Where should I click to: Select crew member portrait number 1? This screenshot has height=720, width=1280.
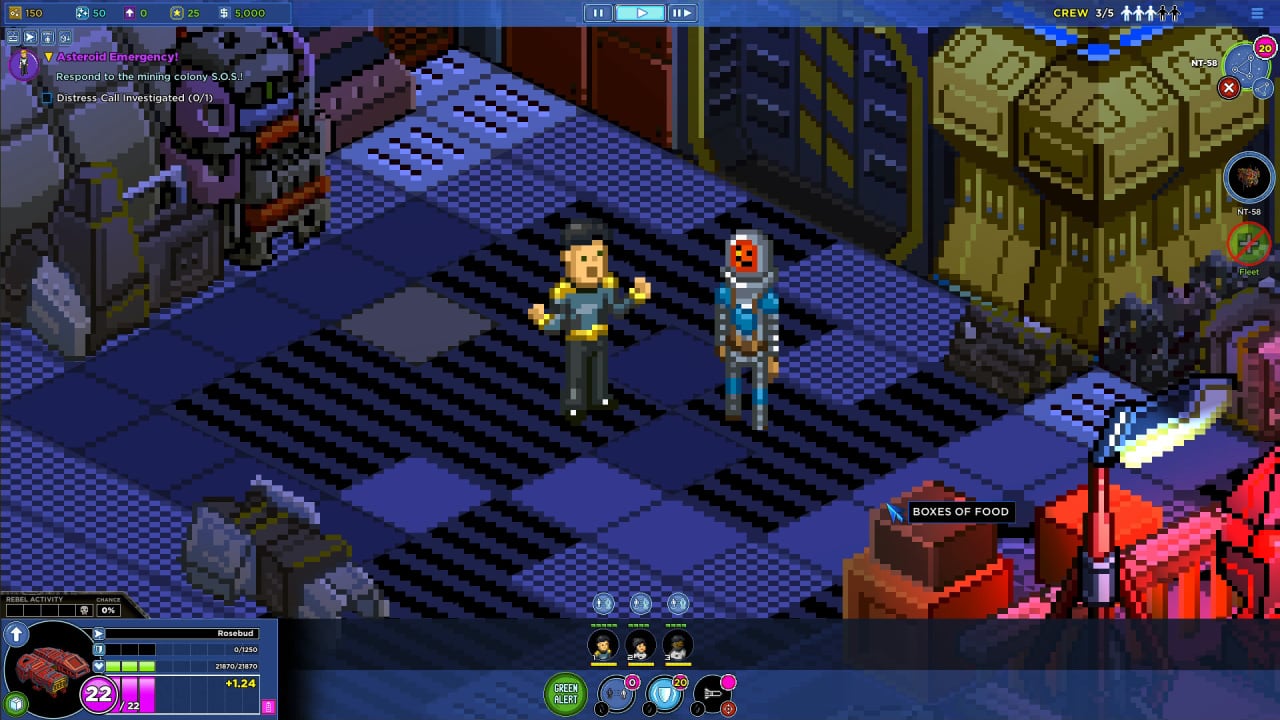[x=603, y=645]
